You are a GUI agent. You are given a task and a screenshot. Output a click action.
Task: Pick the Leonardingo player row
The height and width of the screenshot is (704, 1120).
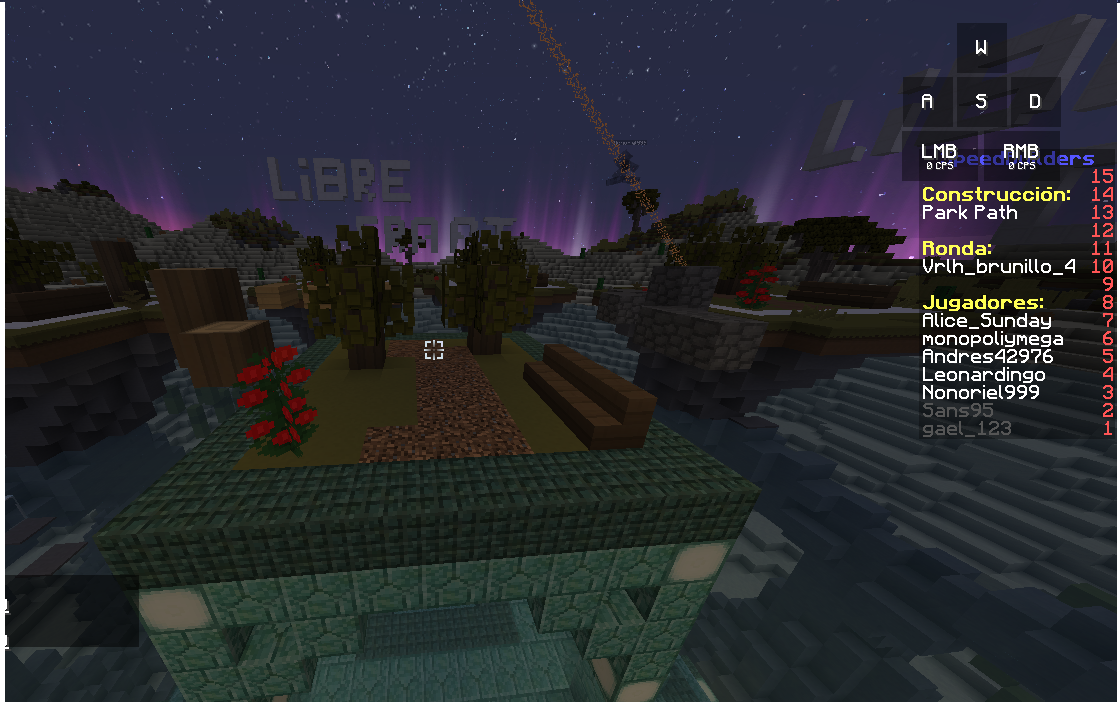point(983,375)
